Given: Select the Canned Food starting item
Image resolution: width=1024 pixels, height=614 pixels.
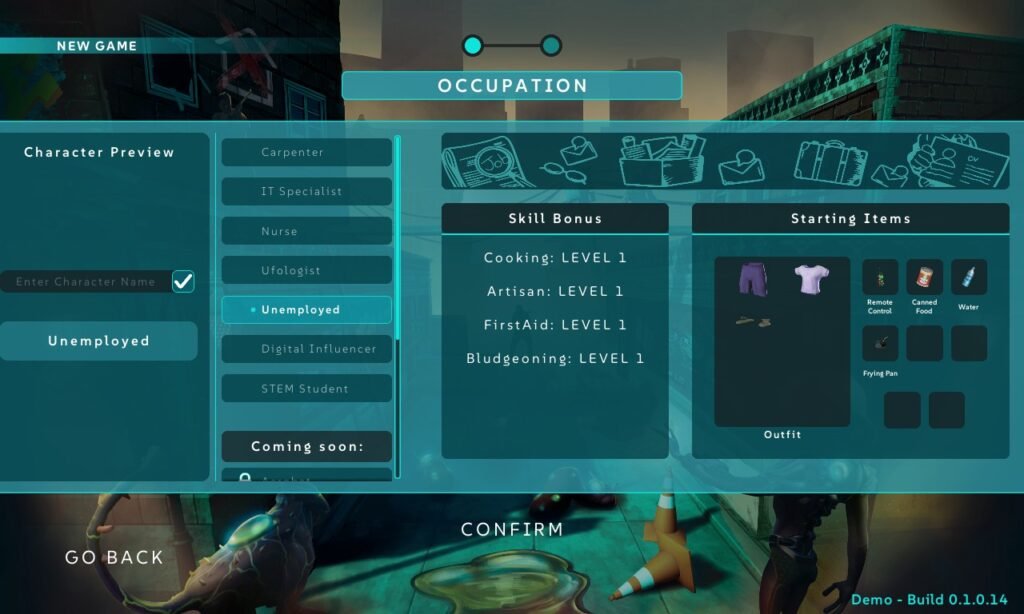Looking at the screenshot, I should (924, 277).
